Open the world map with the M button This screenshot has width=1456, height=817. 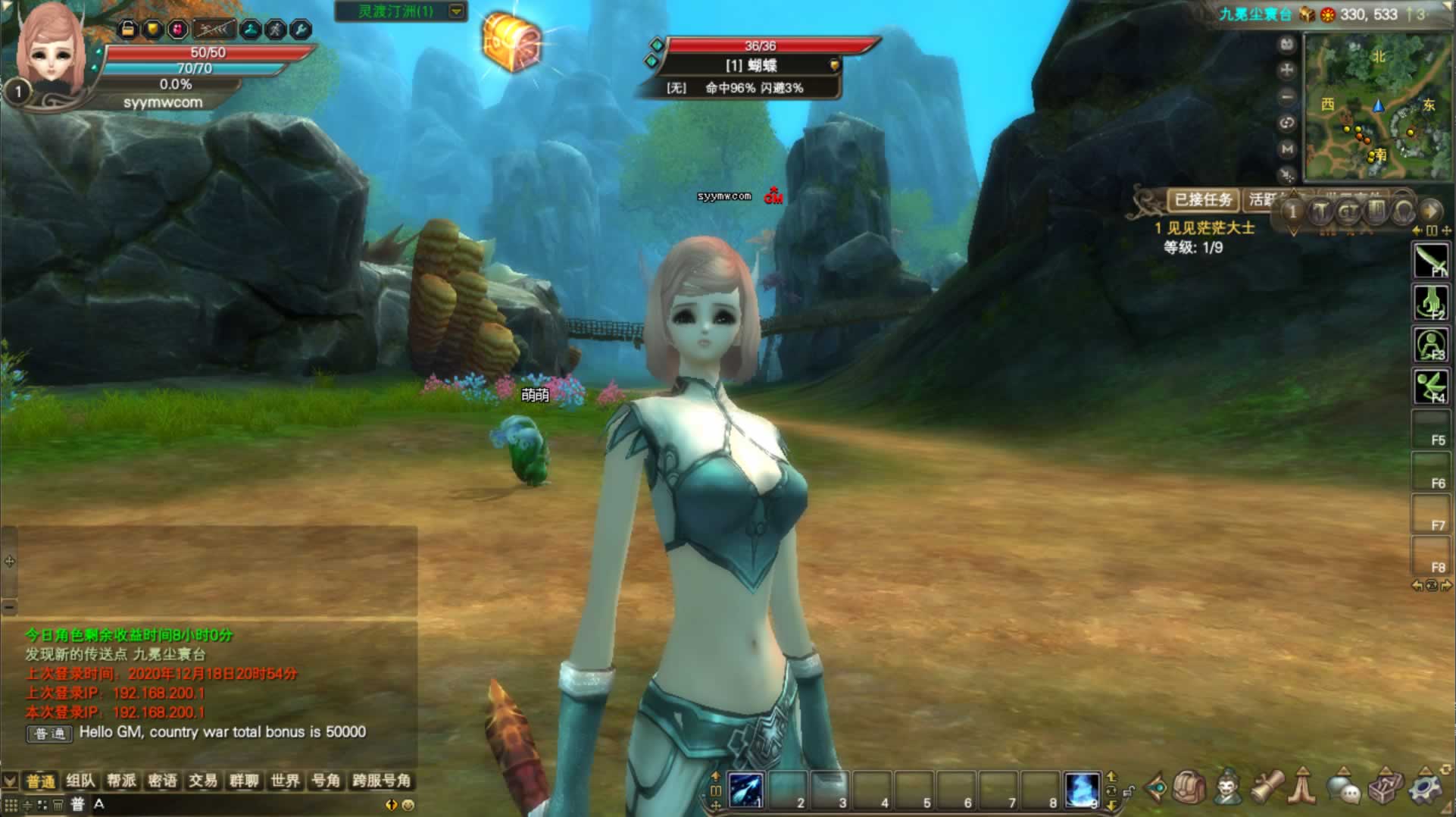1286,149
